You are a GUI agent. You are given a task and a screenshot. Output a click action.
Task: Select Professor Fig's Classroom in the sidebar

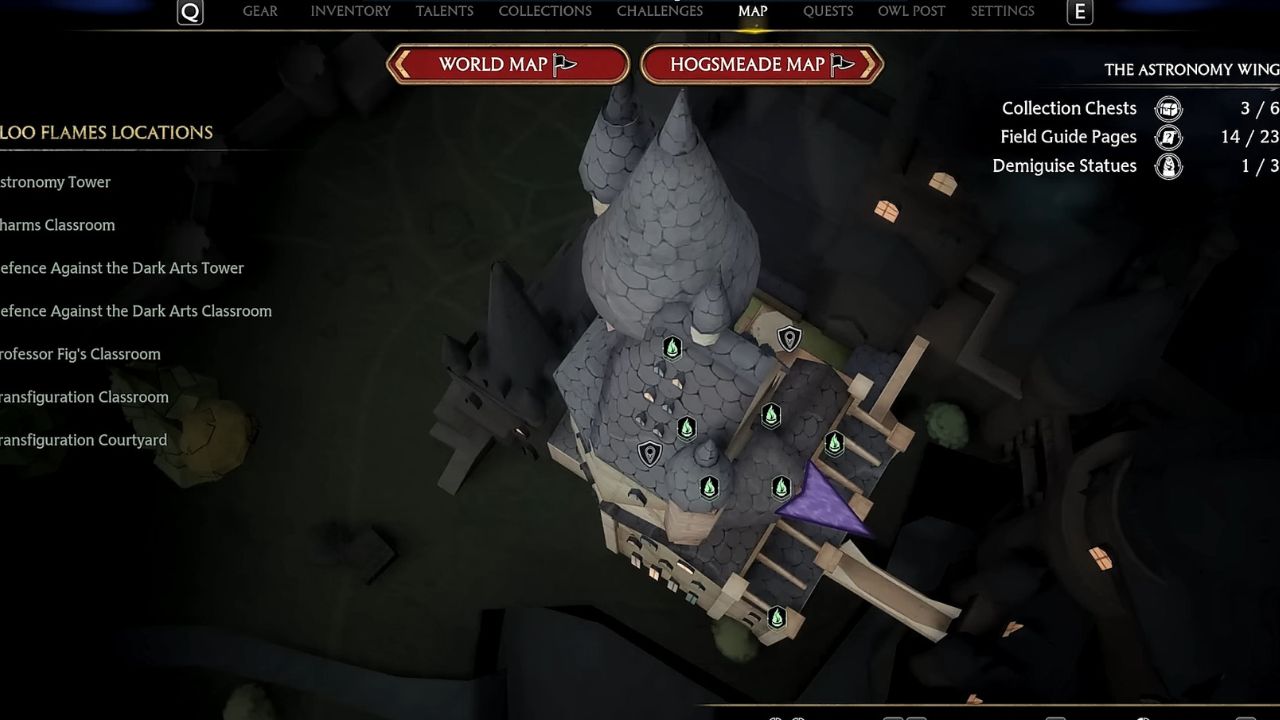coord(80,354)
